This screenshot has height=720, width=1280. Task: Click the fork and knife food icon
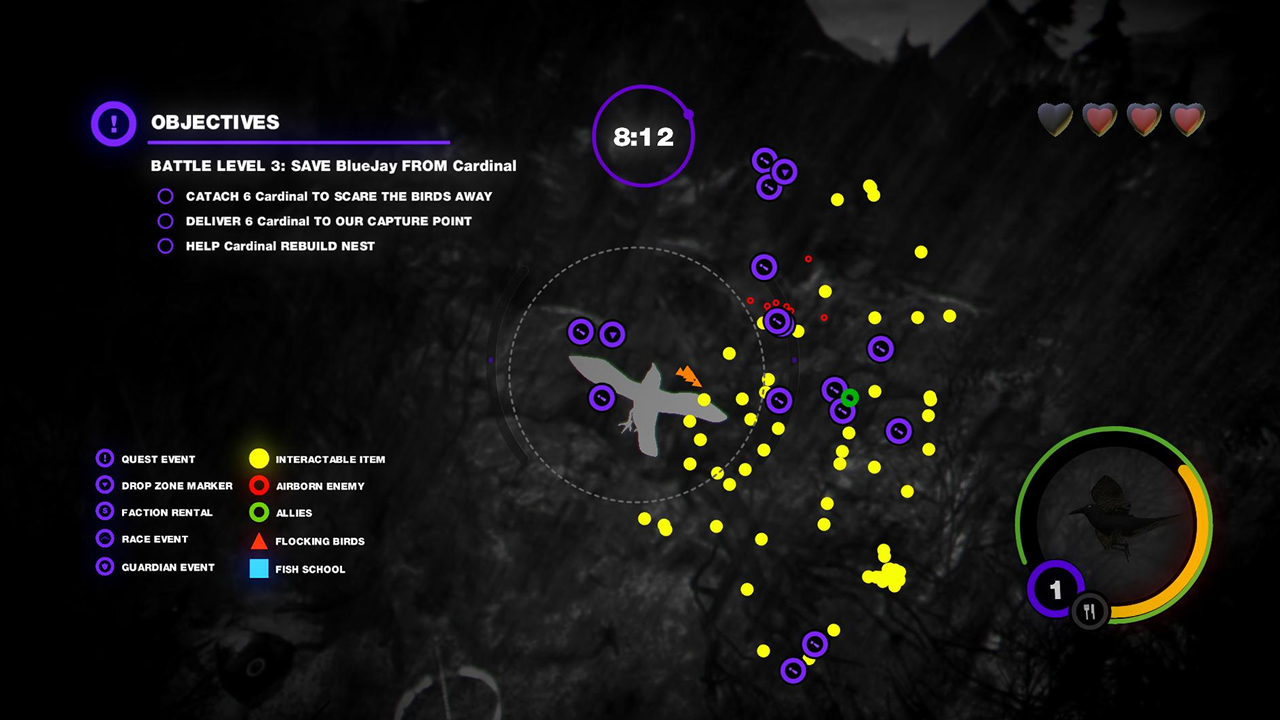[1089, 612]
